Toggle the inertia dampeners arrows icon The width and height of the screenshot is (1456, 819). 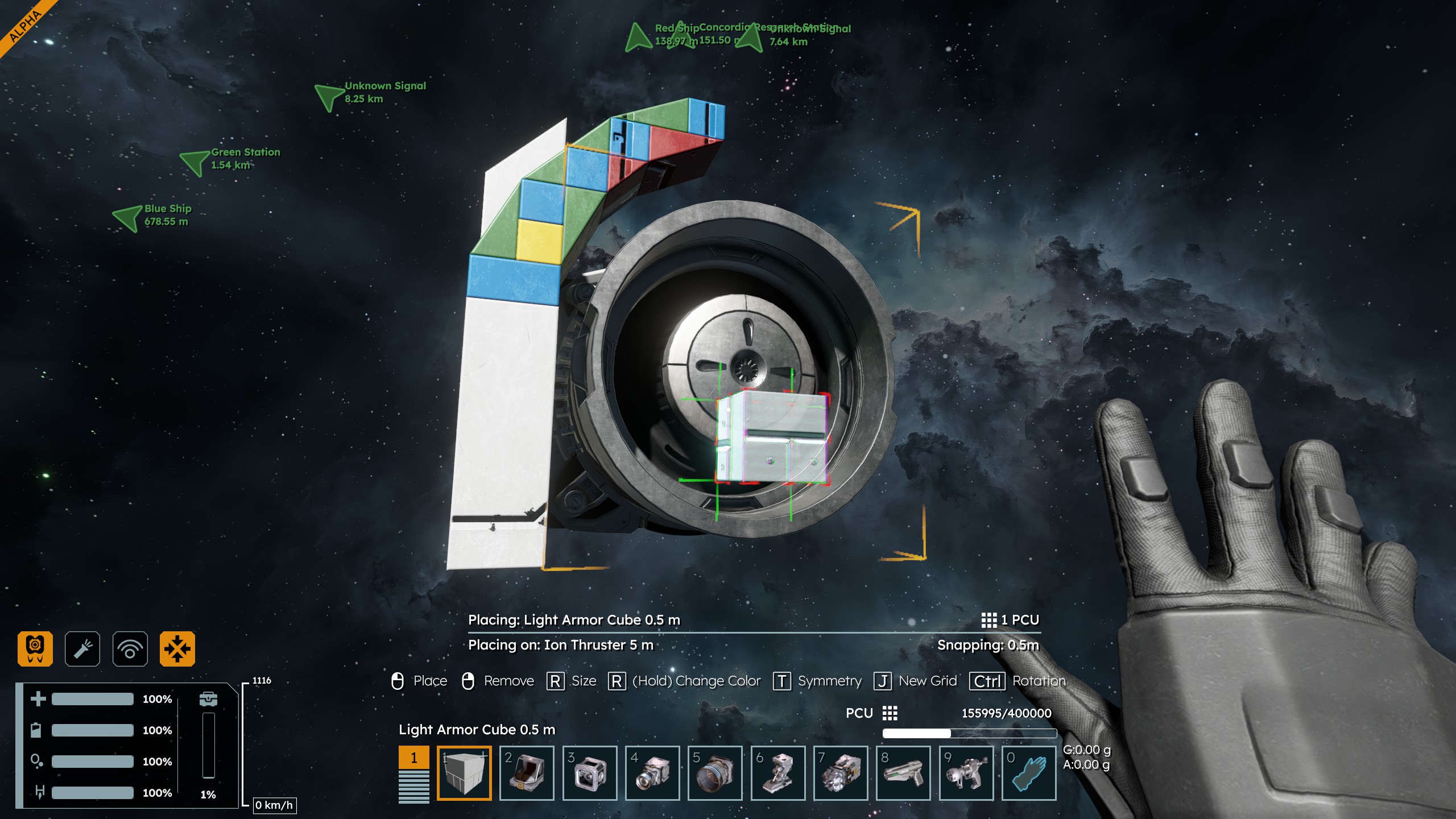pos(177,648)
